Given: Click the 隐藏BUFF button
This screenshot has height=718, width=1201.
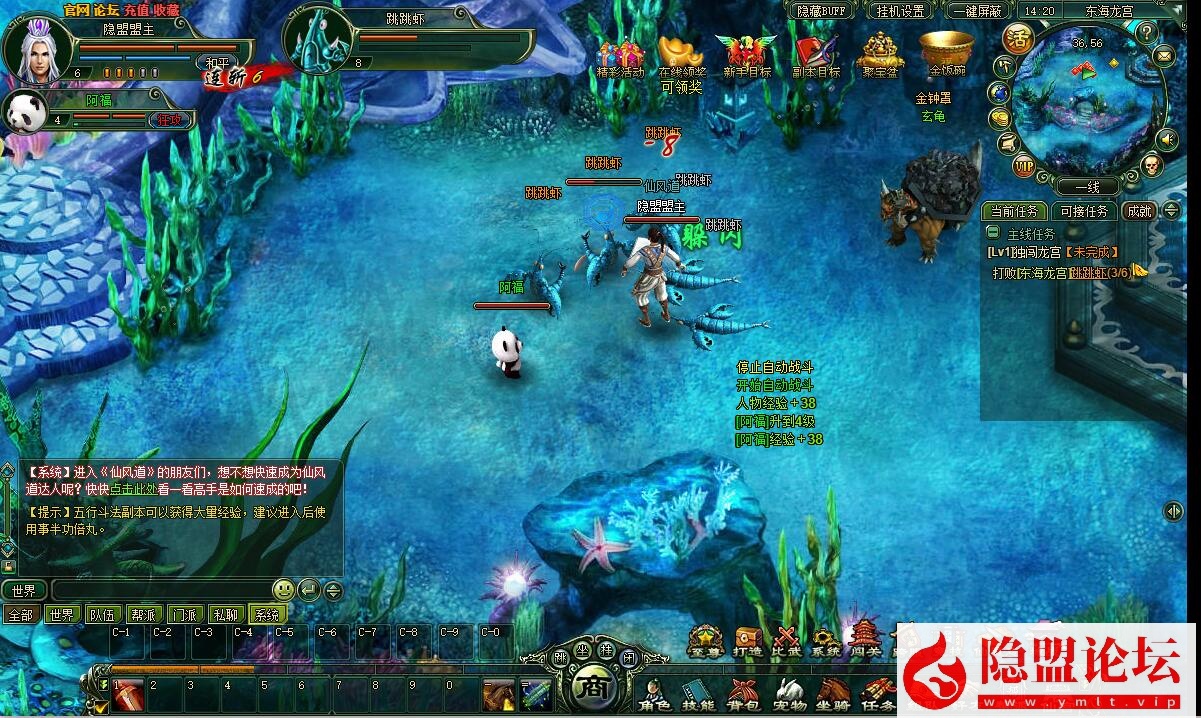Looking at the screenshot, I should tap(820, 11).
